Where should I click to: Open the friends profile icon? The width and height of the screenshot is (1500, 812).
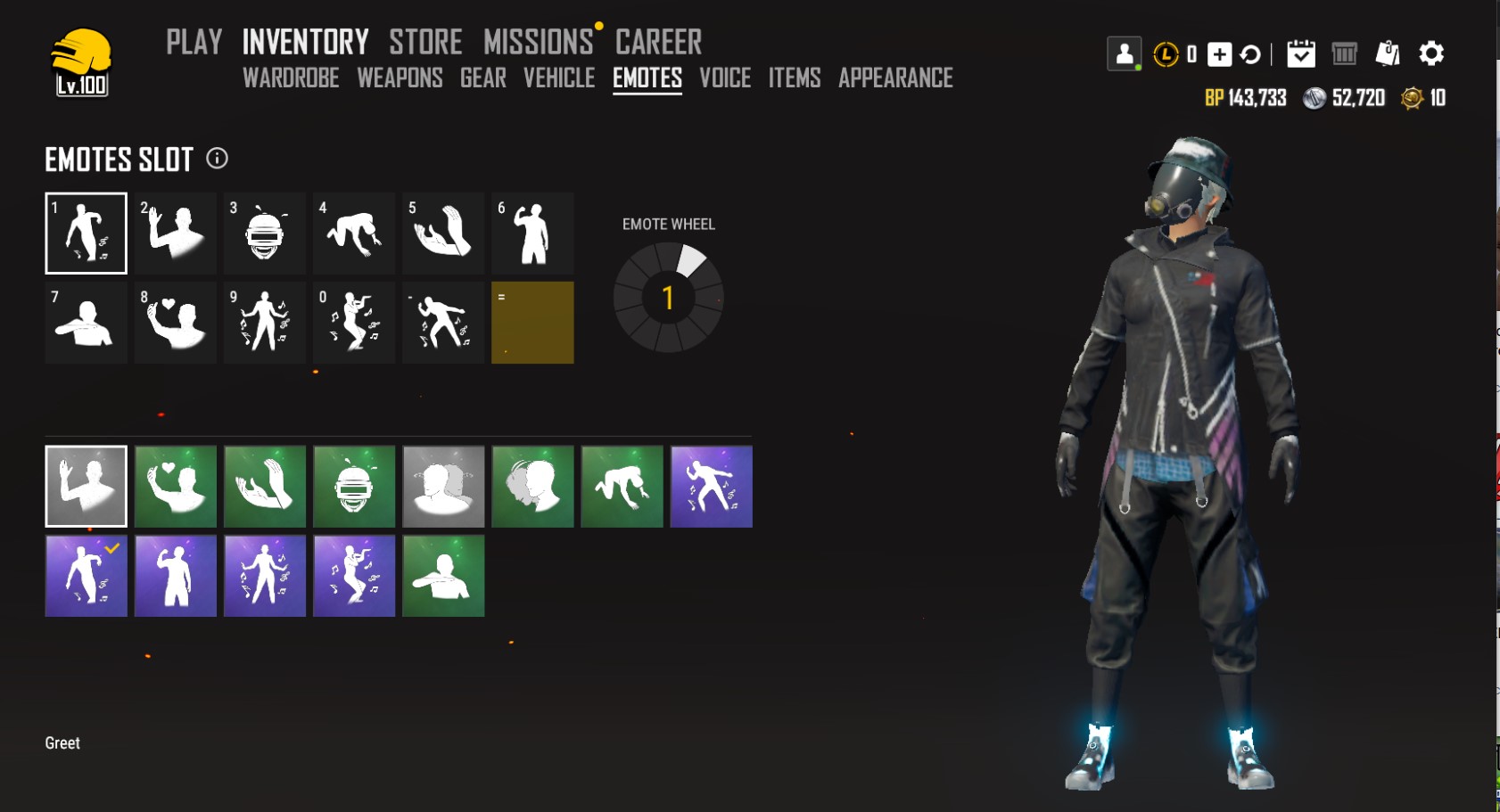tap(1125, 53)
